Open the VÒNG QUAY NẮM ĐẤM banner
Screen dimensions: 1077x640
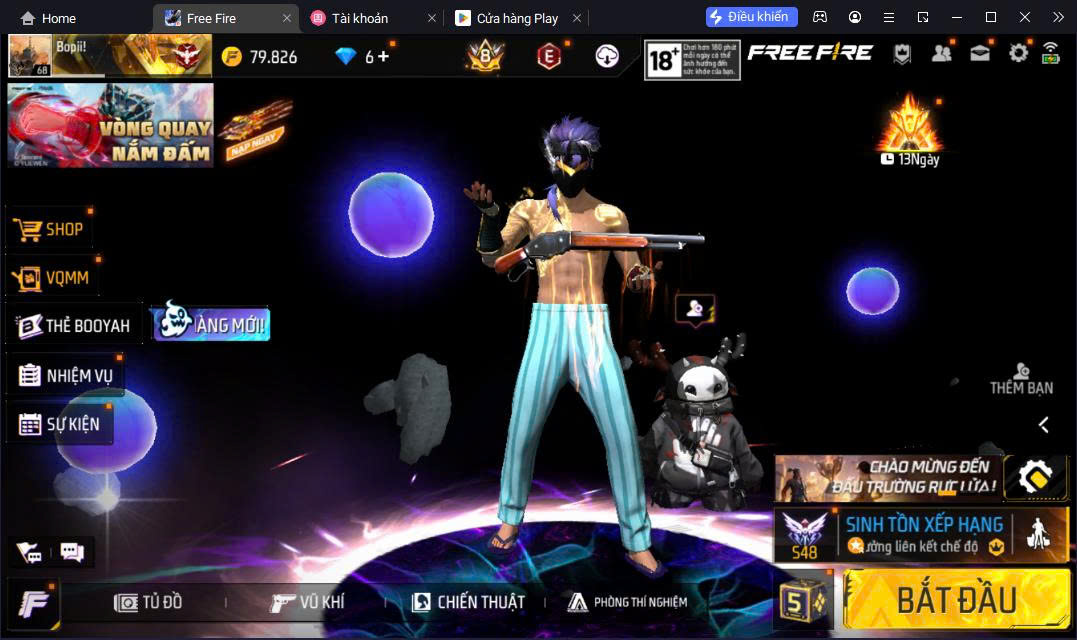110,125
